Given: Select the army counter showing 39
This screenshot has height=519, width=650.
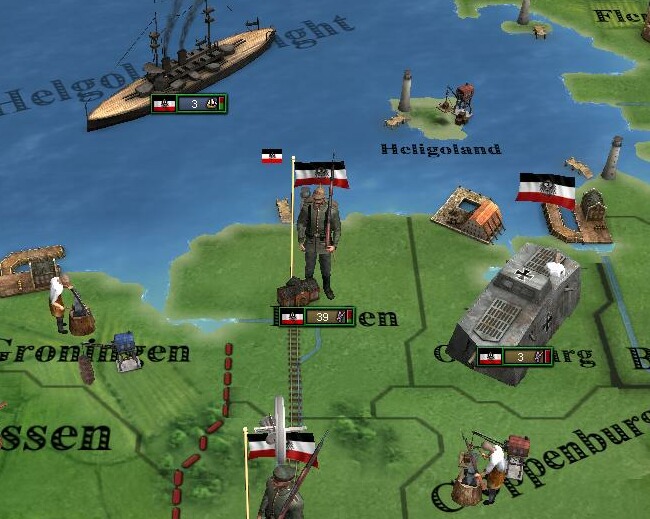Looking at the screenshot, I should click(315, 317).
